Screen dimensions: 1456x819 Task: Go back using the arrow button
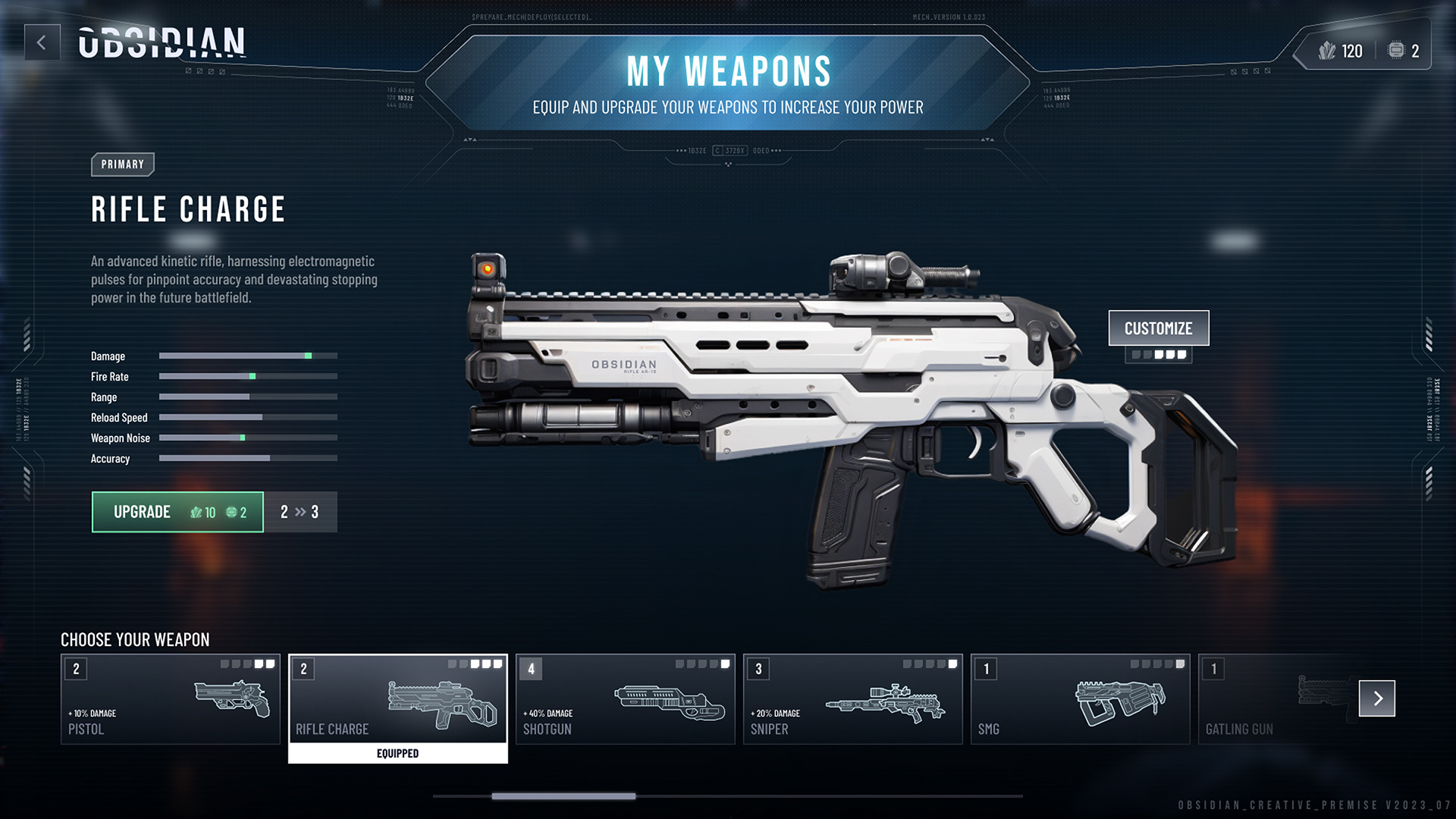[42, 42]
